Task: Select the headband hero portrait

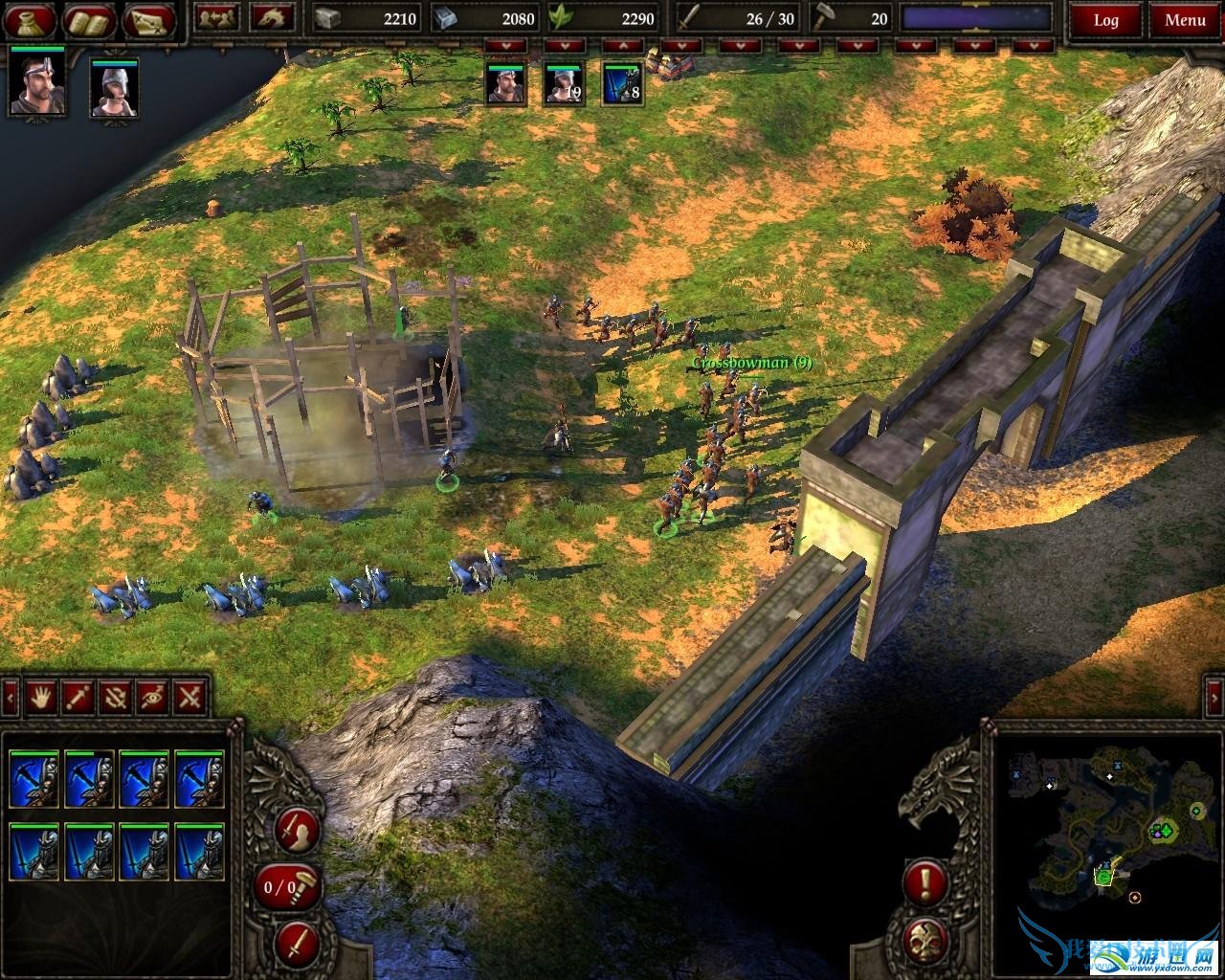Action: [x=37, y=82]
